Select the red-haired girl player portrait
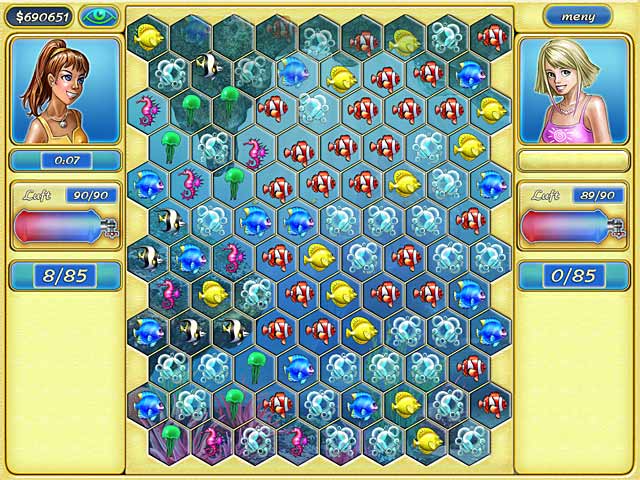Image resolution: width=640 pixels, height=480 pixels. [x=65, y=90]
